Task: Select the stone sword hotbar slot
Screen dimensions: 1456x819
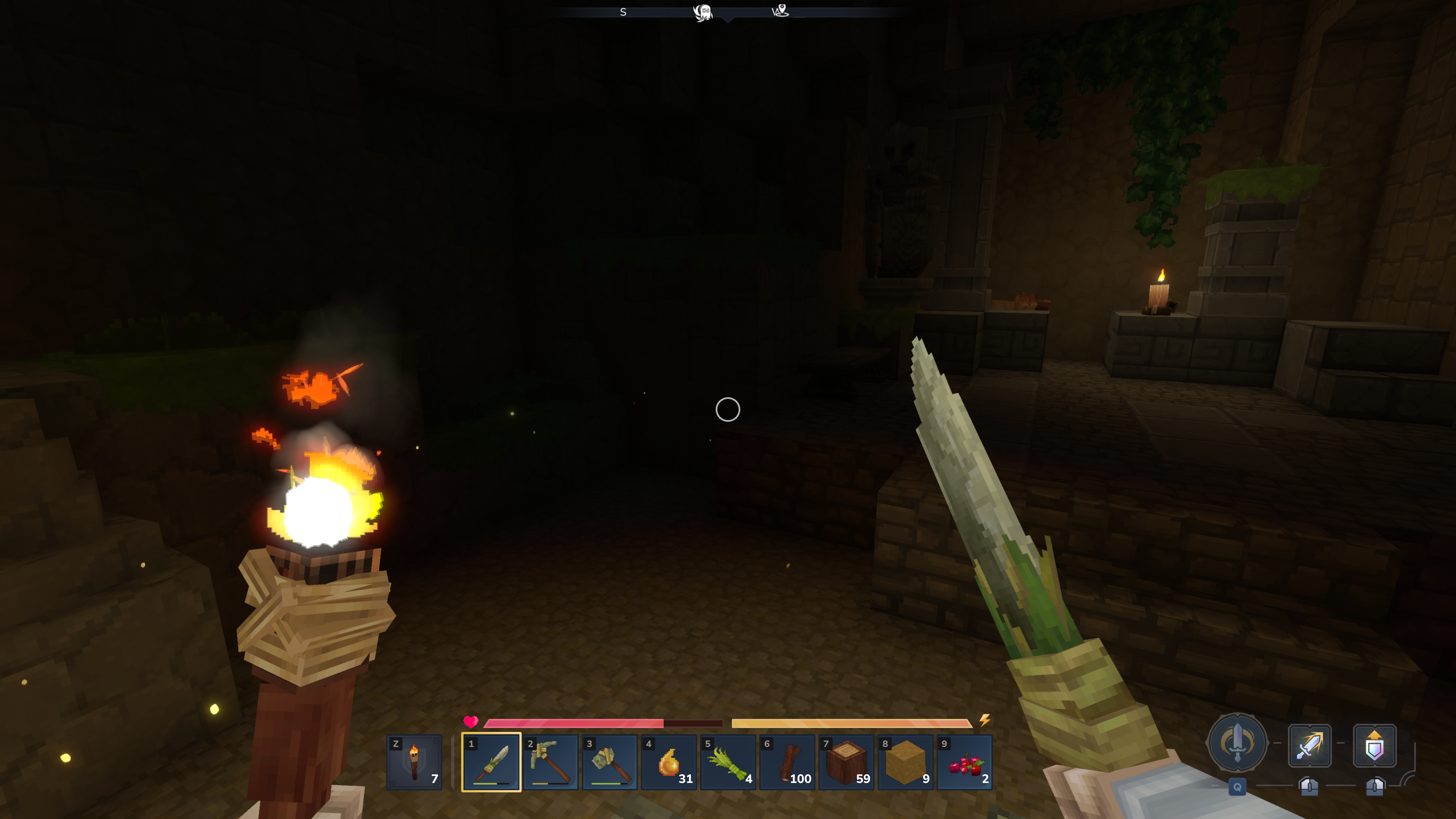Action: coord(491,762)
